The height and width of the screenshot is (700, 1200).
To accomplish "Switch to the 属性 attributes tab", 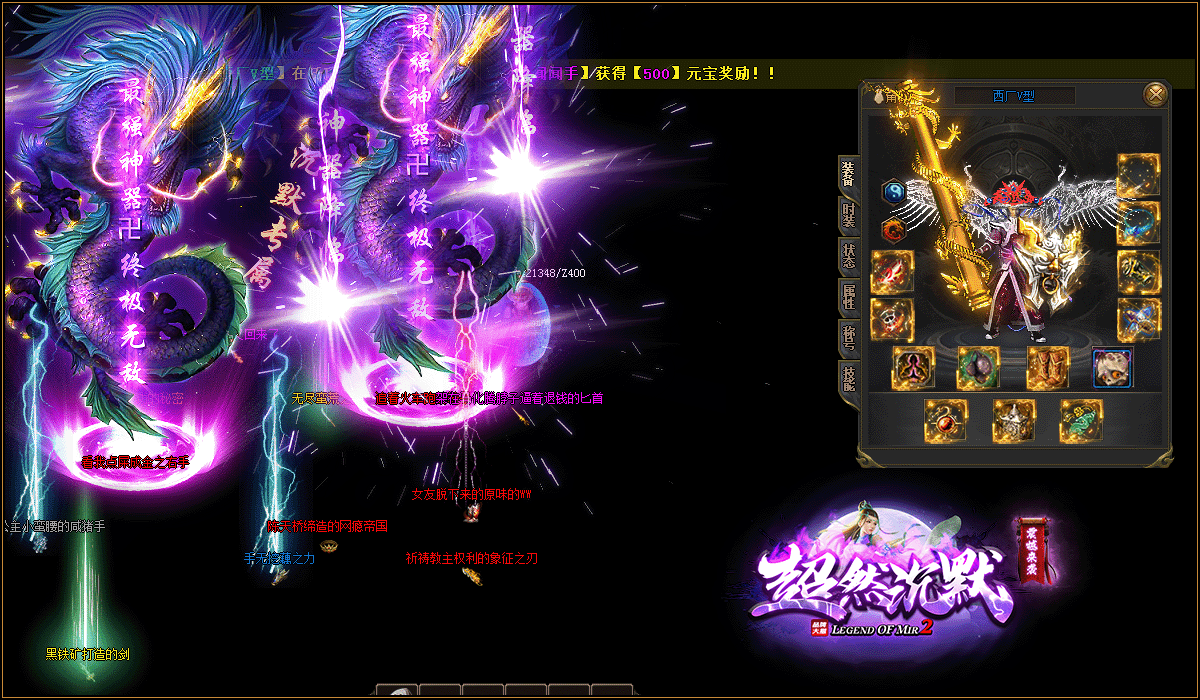I will [848, 296].
